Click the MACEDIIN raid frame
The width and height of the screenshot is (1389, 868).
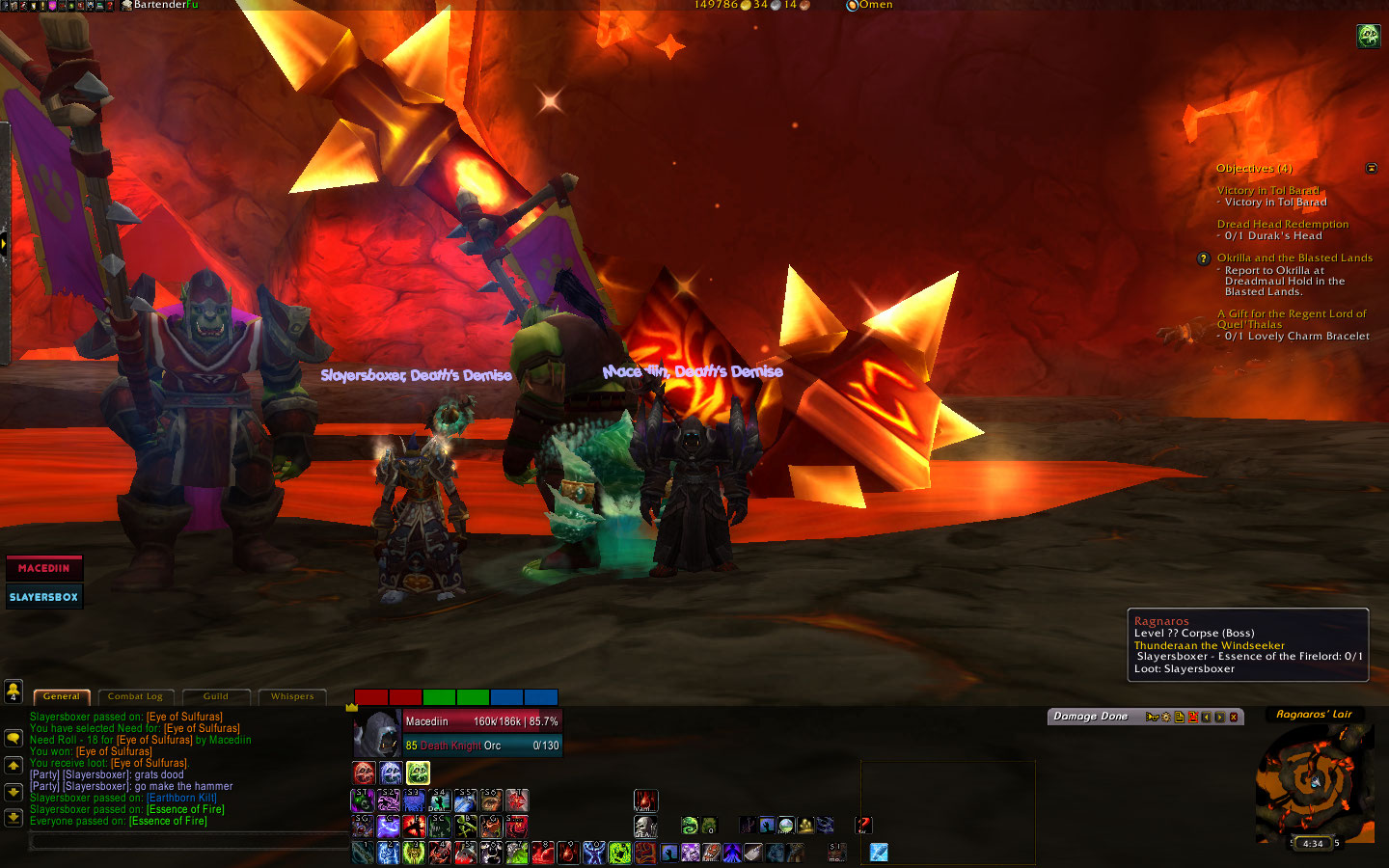(44, 568)
